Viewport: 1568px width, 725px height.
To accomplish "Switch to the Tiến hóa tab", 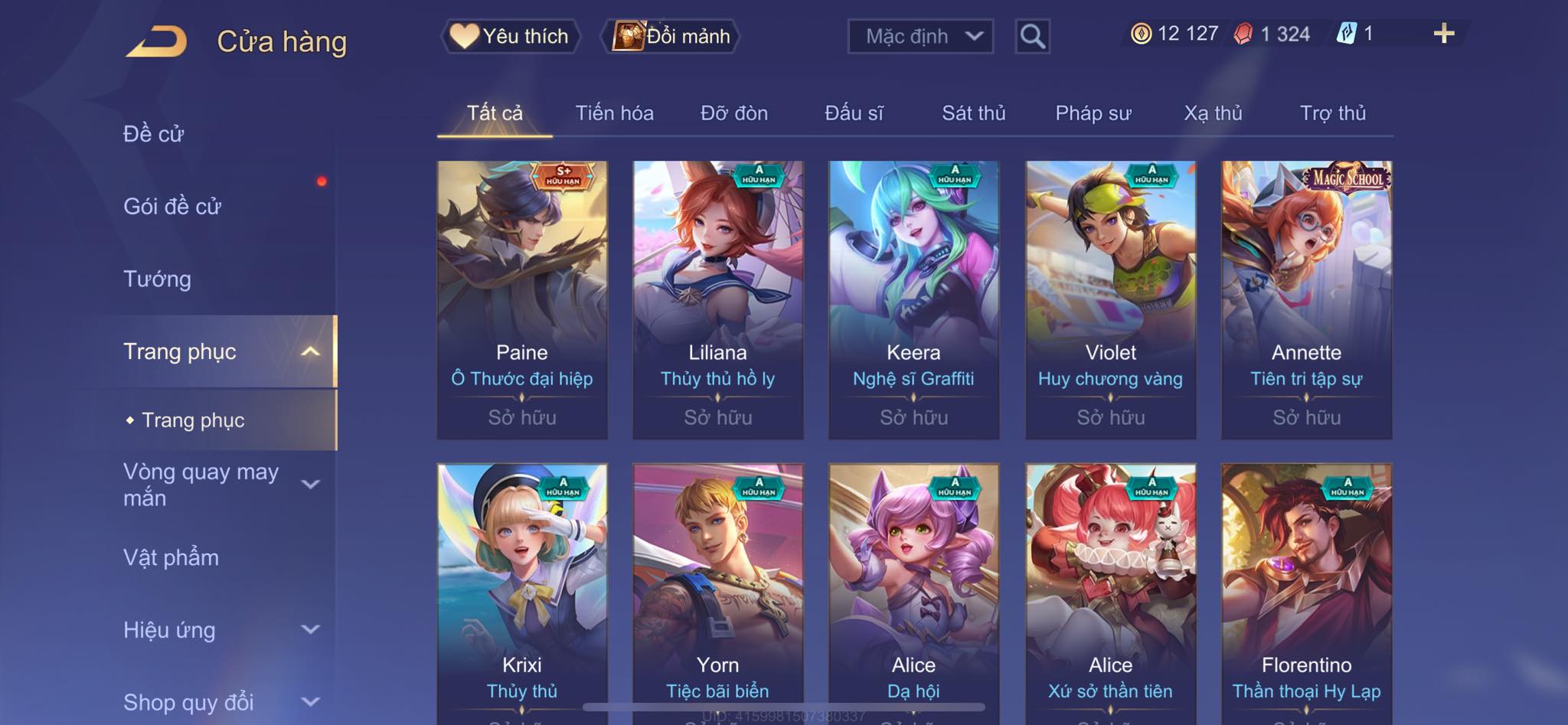I will click(x=614, y=113).
